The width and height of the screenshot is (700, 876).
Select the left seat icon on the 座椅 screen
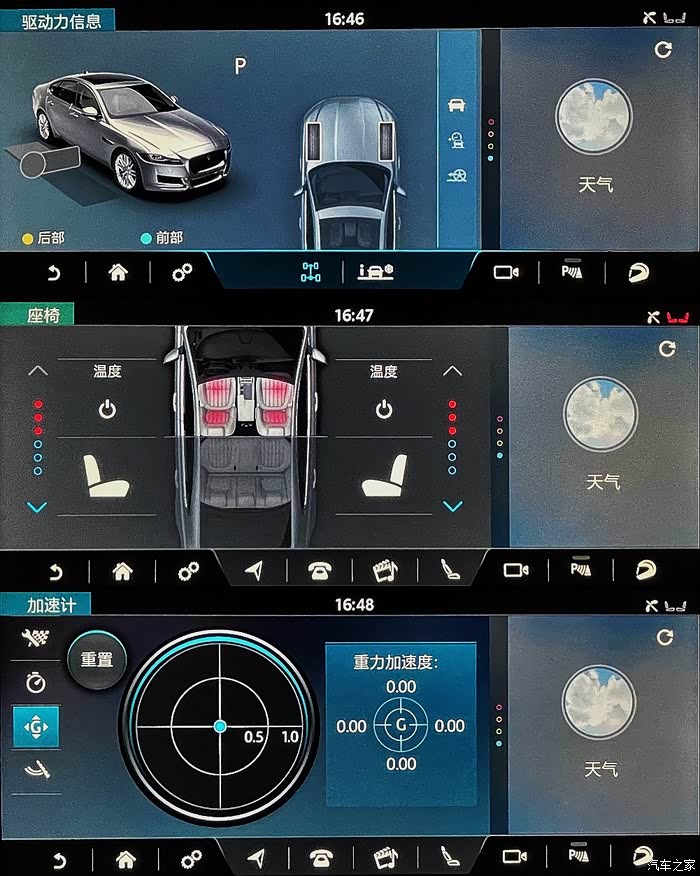107,476
